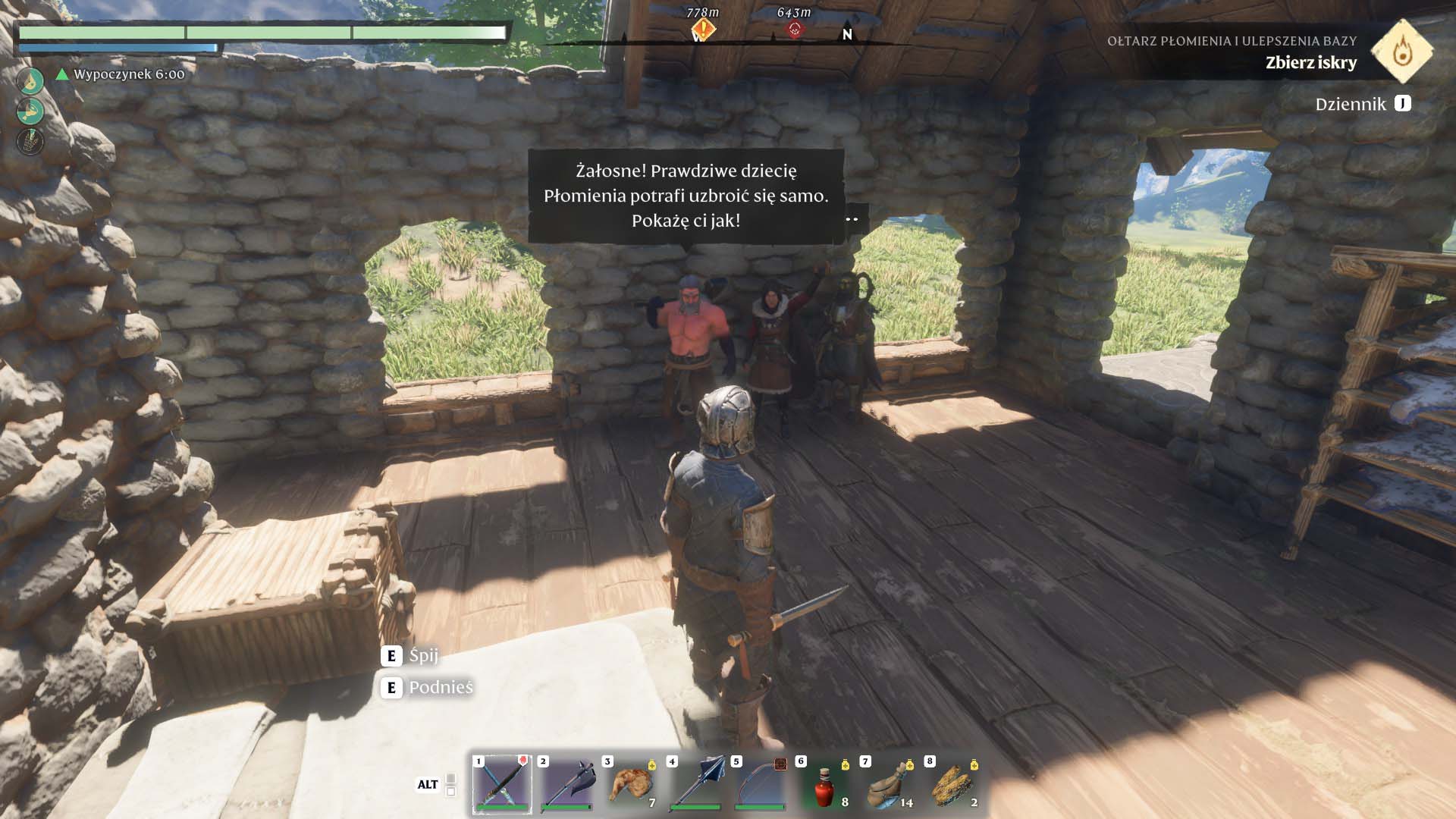Inspect the Wypoczynek rested buff
The width and height of the screenshot is (1456, 819).
point(121,74)
